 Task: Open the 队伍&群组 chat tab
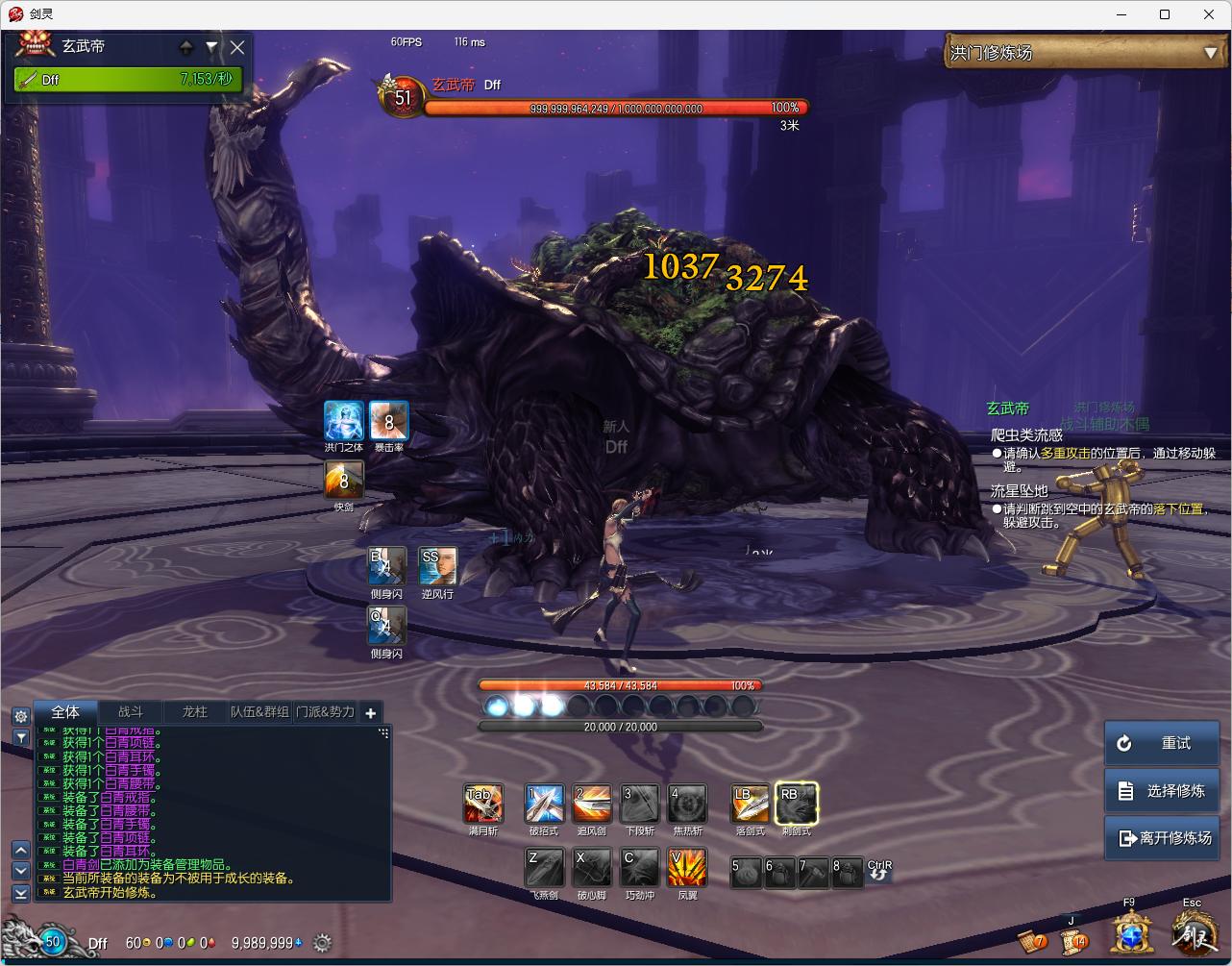tap(259, 712)
